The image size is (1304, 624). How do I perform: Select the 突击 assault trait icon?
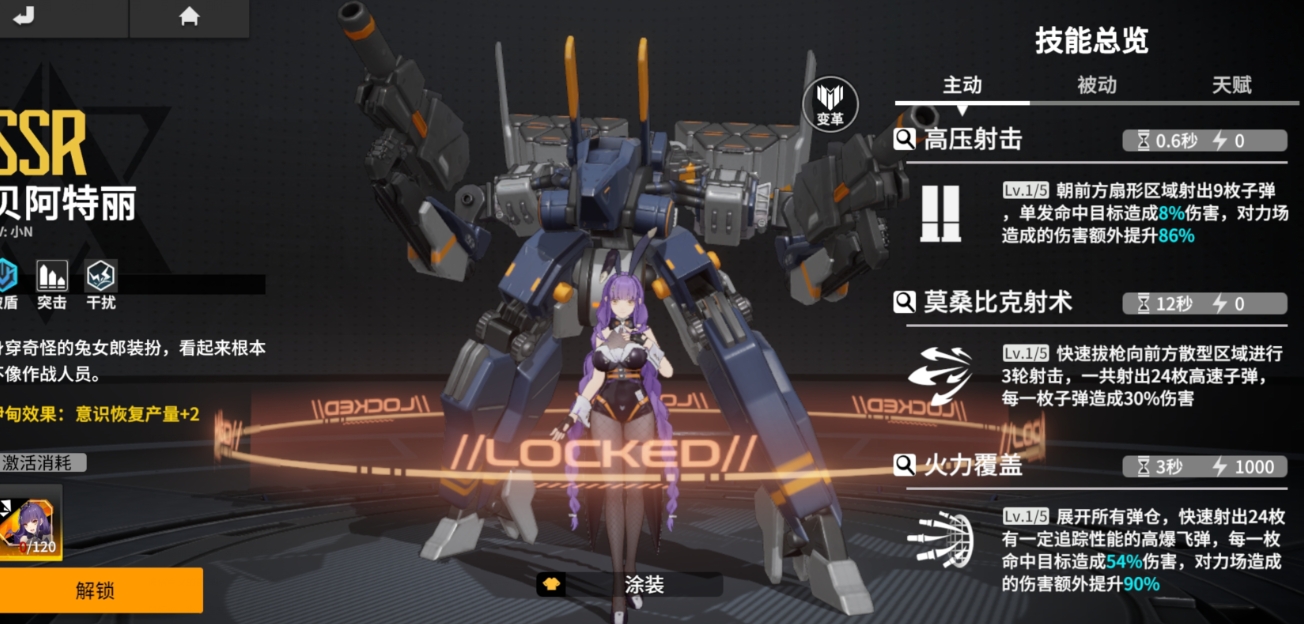[x=52, y=277]
